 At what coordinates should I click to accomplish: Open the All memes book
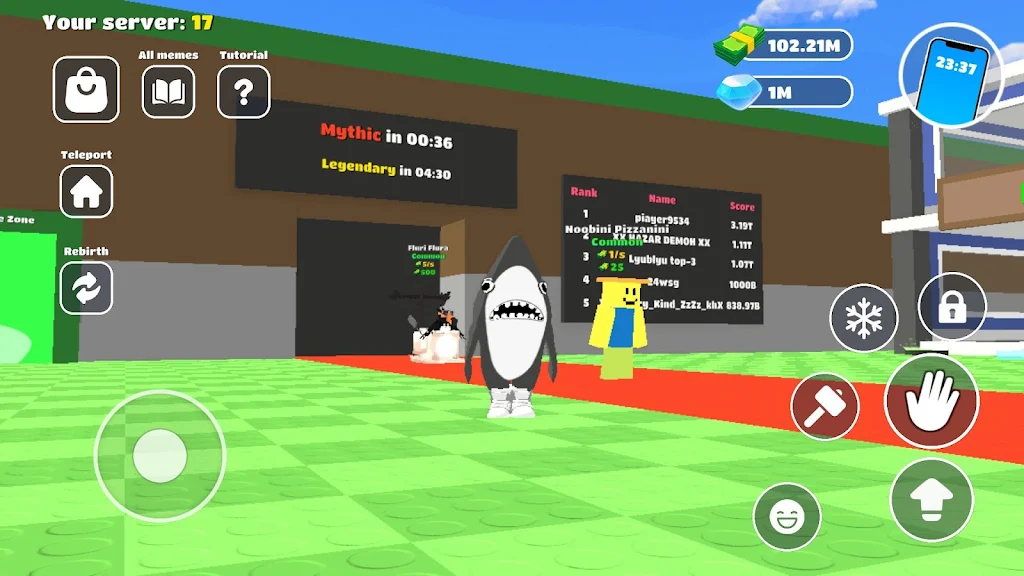click(168, 92)
